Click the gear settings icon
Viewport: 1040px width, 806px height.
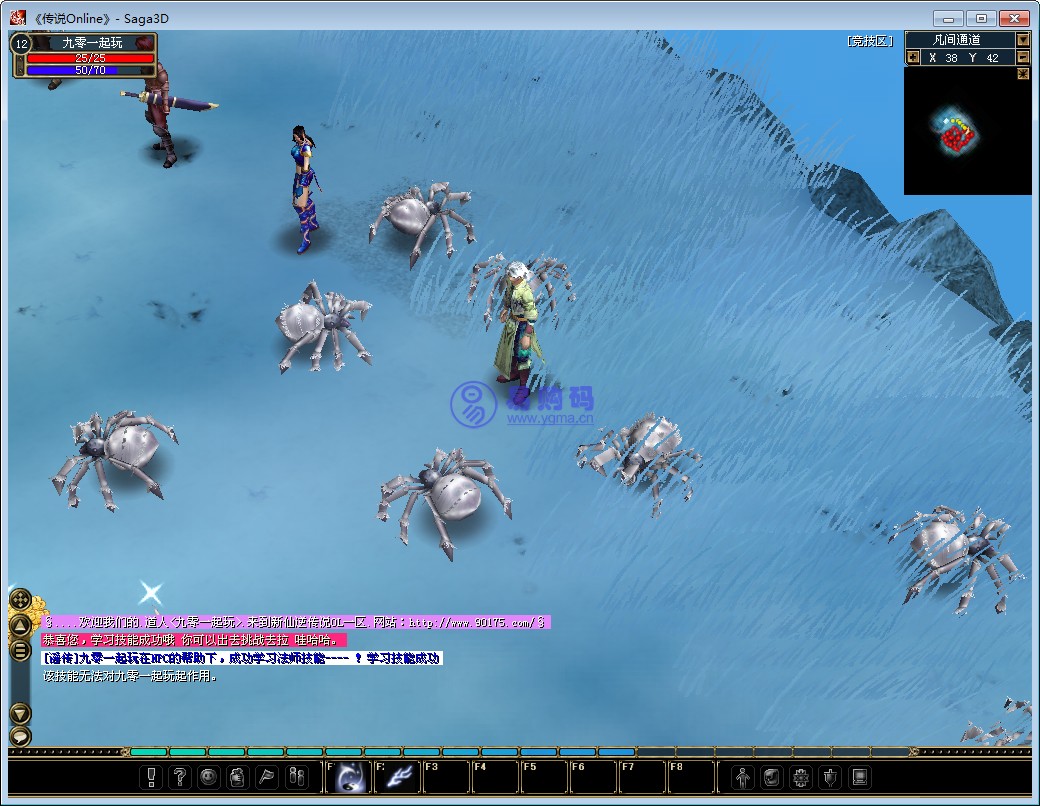pyautogui.click(x=801, y=777)
